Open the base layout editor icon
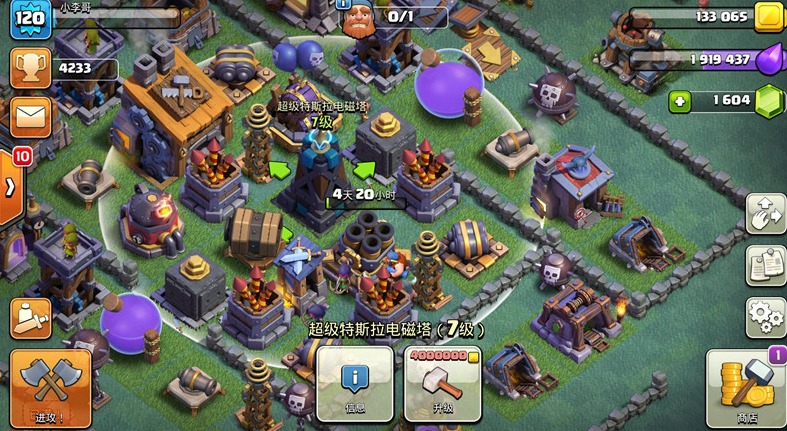 point(765,214)
